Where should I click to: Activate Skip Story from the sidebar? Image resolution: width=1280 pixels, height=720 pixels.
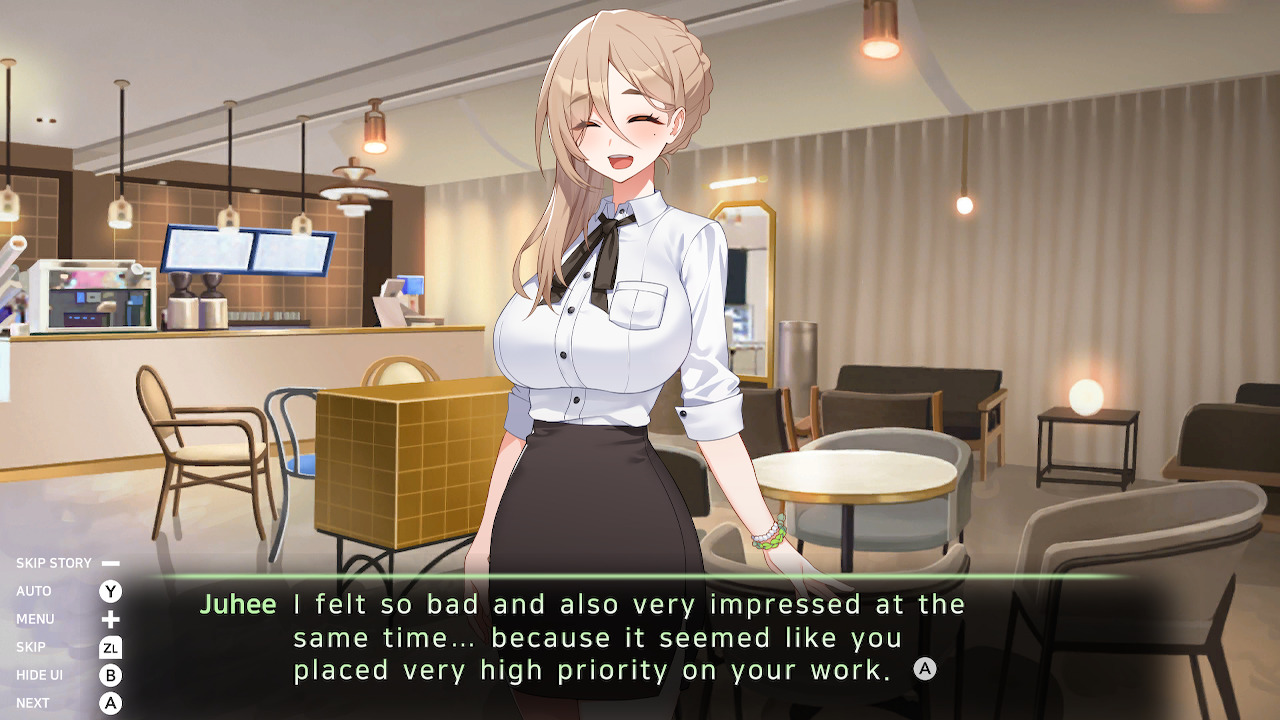[52, 562]
